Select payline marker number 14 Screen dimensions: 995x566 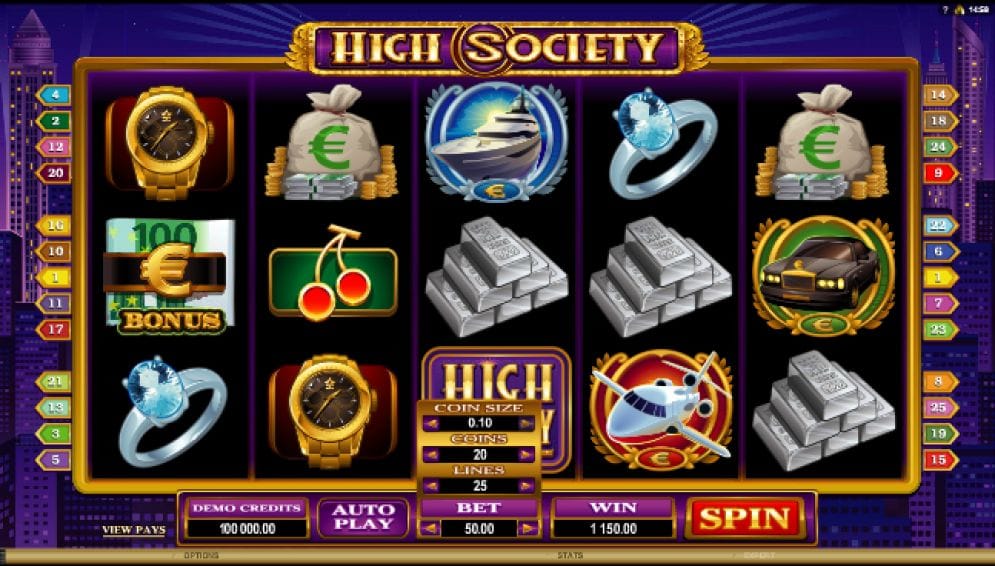[939, 96]
